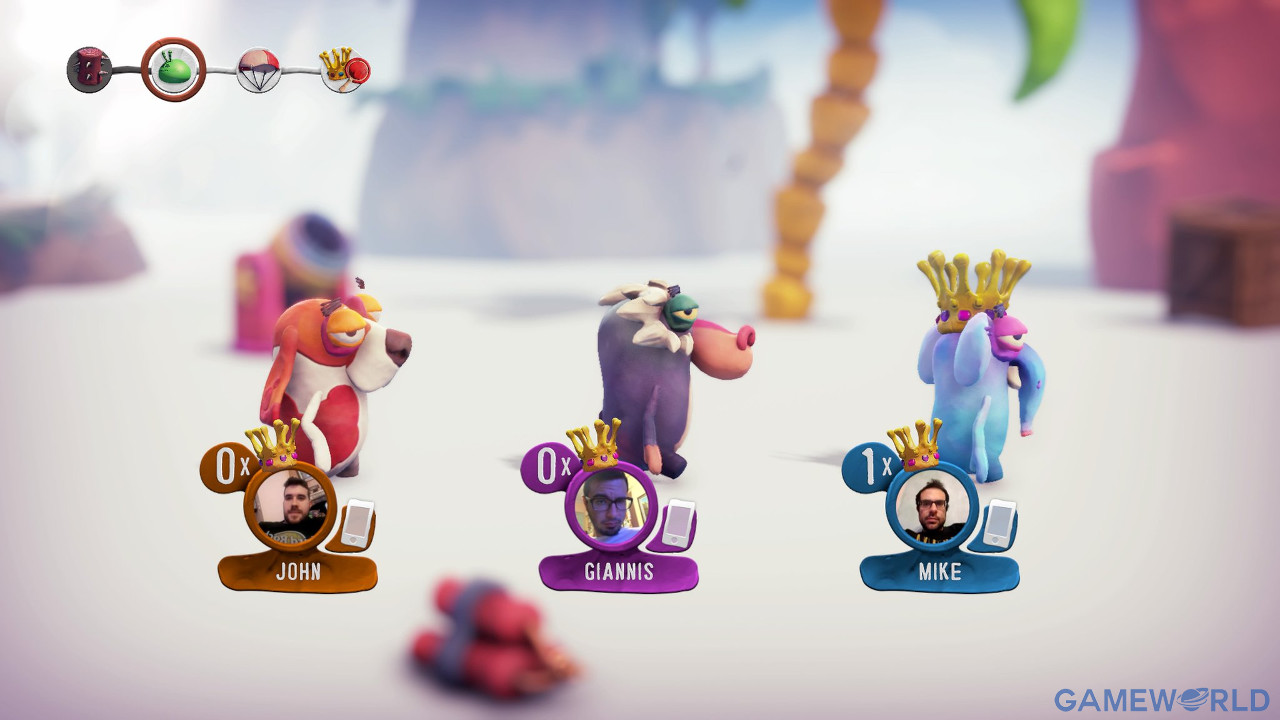Open the crown and paddle final round icon
This screenshot has height=720, width=1280.
point(345,70)
